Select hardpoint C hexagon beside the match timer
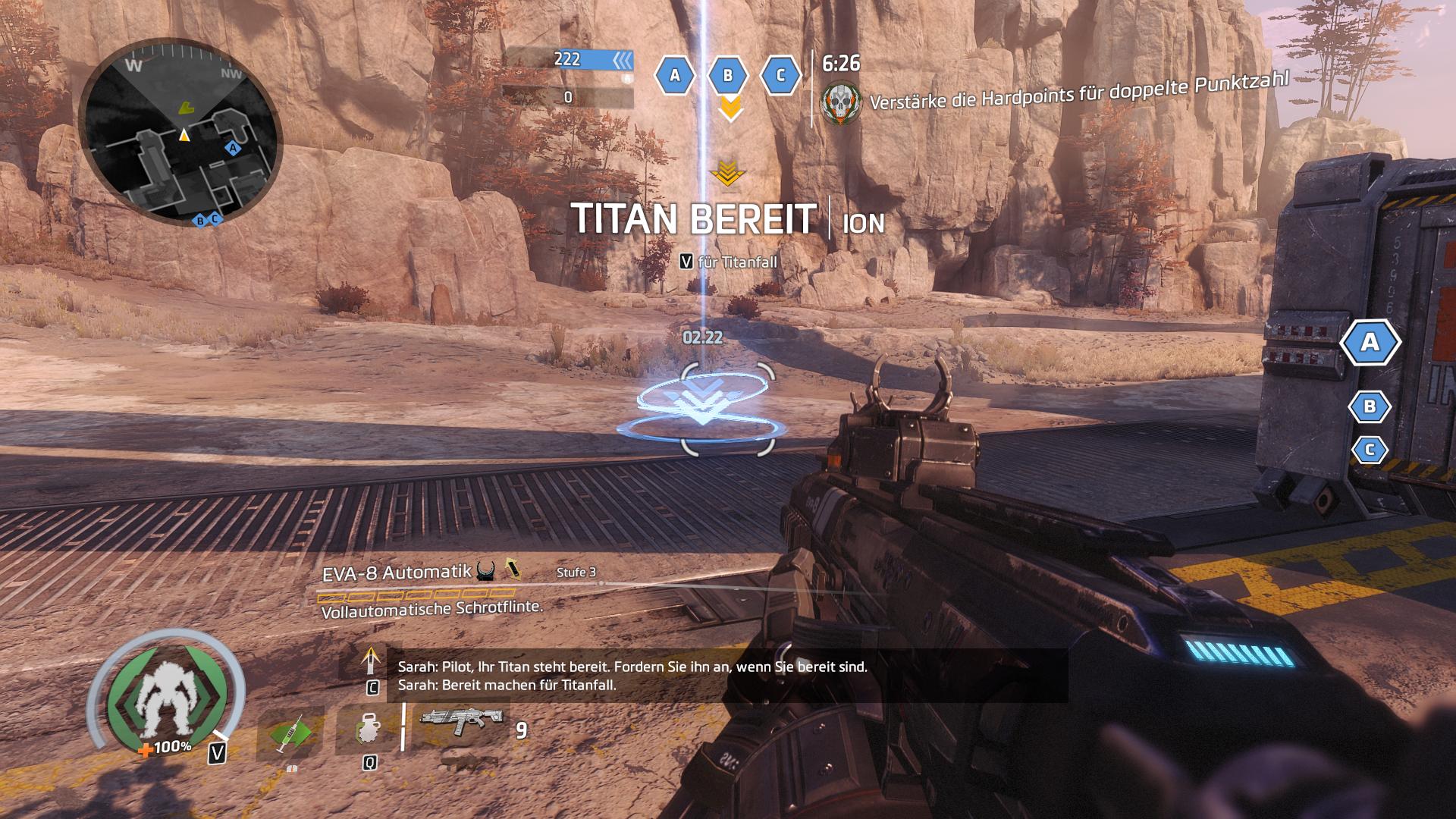 pyautogui.click(x=780, y=75)
